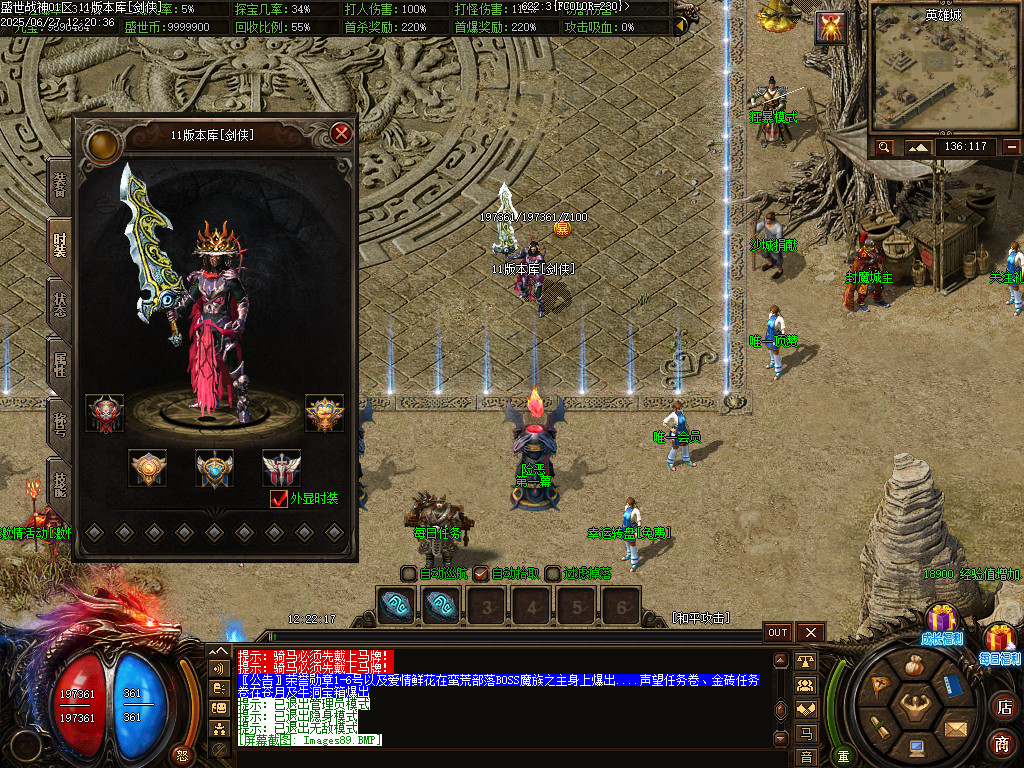
Task: Open the character sheet from the torso icon
Action: [914, 708]
